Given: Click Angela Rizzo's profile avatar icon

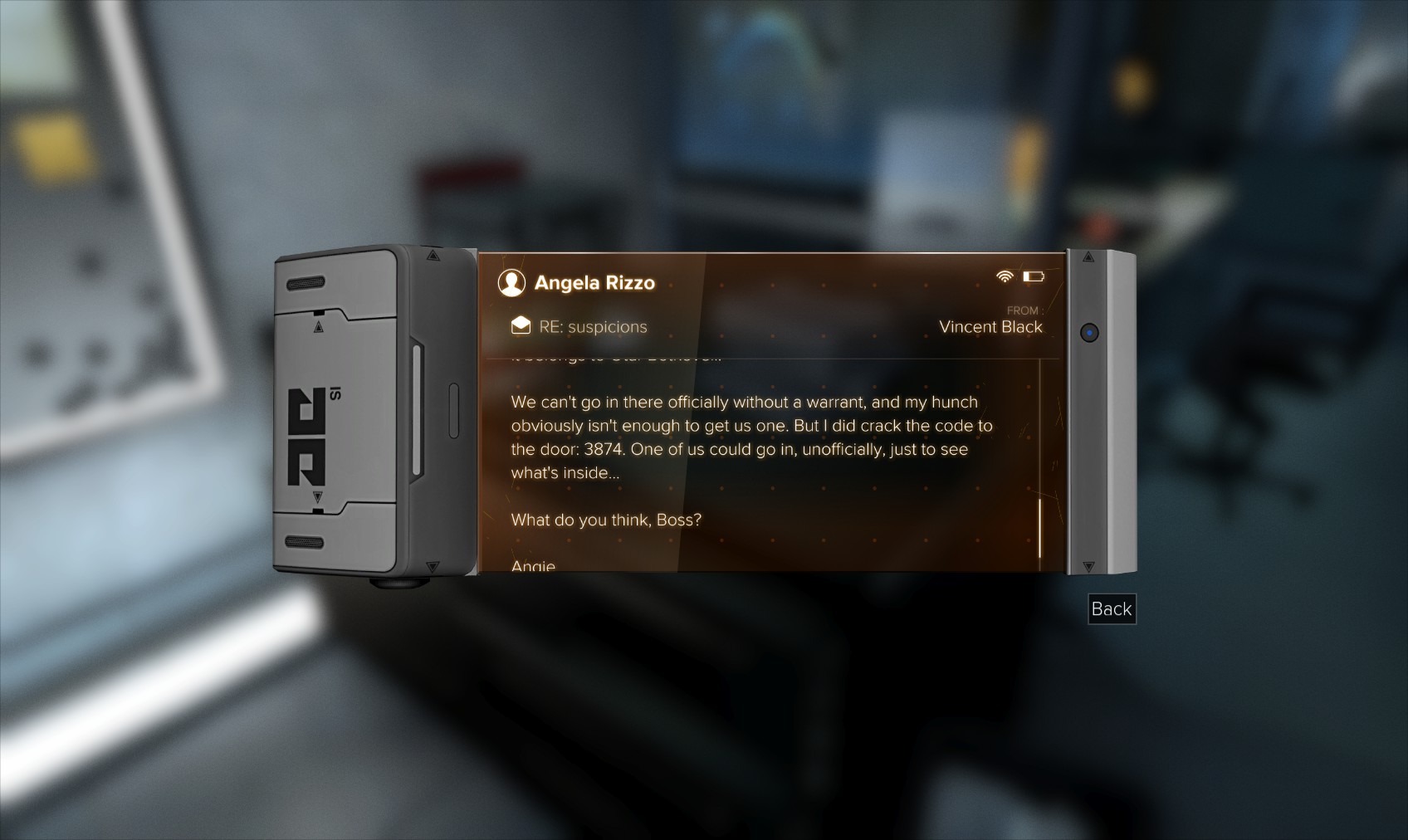Looking at the screenshot, I should coord(511,283).
